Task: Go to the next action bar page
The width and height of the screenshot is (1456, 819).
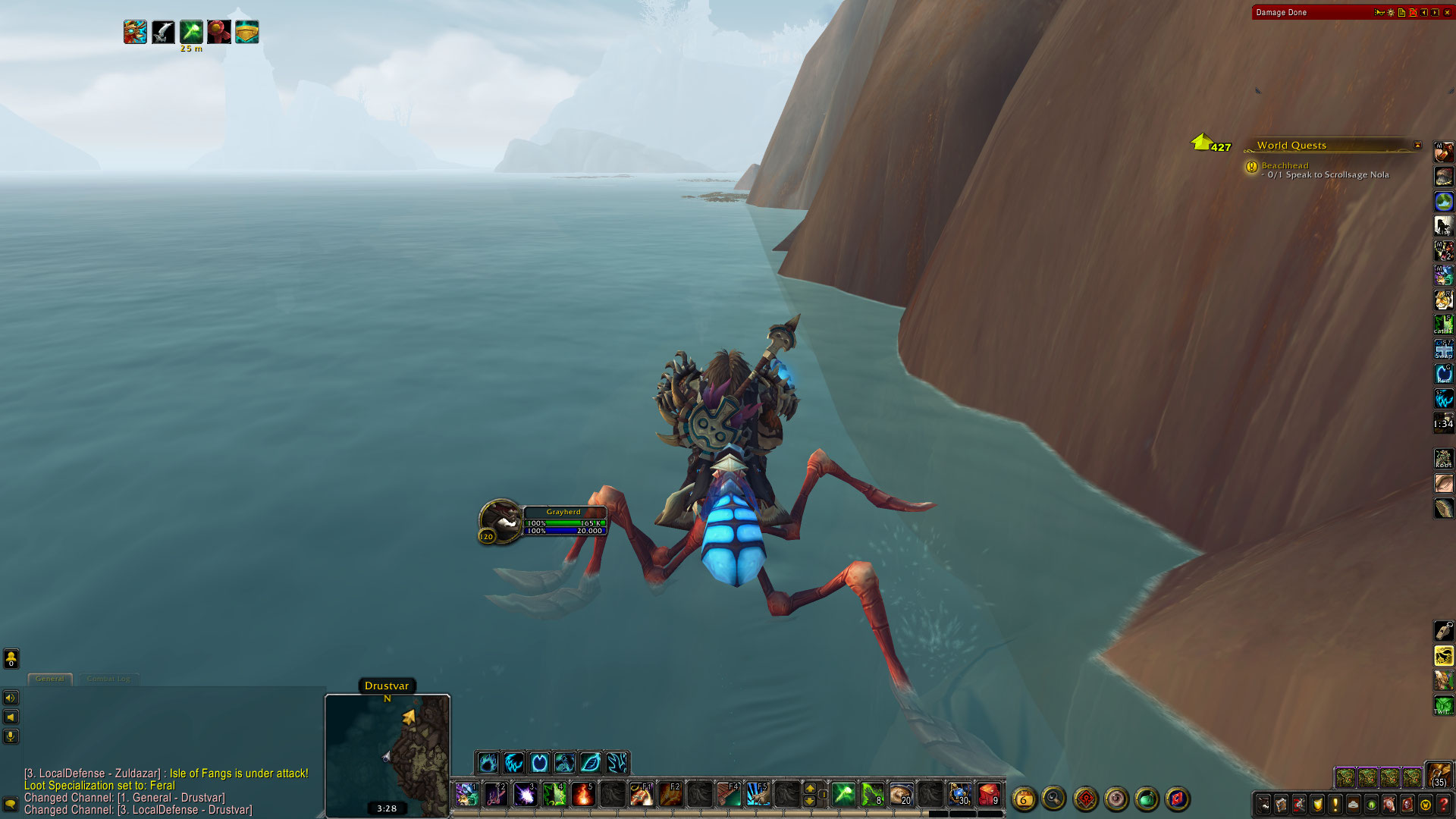Action: (x=810, y=788)
